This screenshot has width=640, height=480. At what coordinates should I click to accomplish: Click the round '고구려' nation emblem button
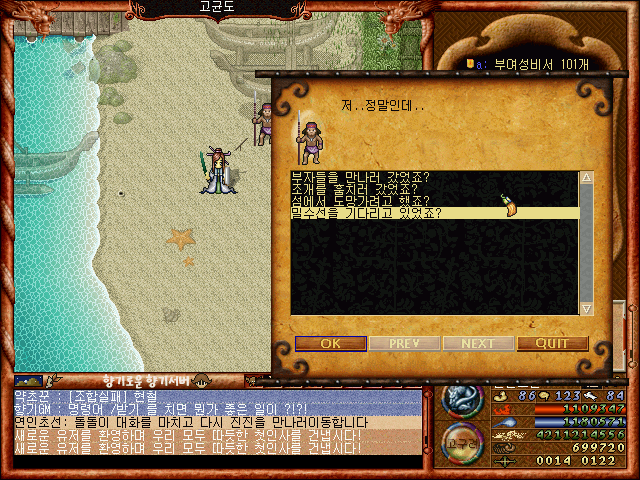click(461, 442)
